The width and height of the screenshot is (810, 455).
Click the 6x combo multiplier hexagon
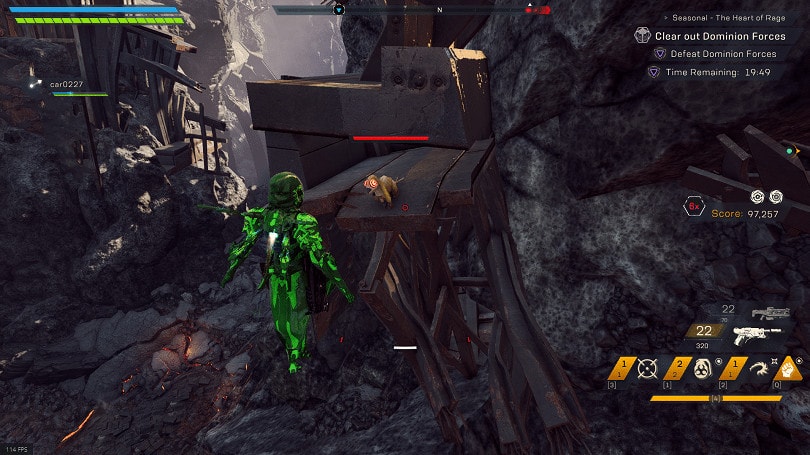(x=694, y=207)
